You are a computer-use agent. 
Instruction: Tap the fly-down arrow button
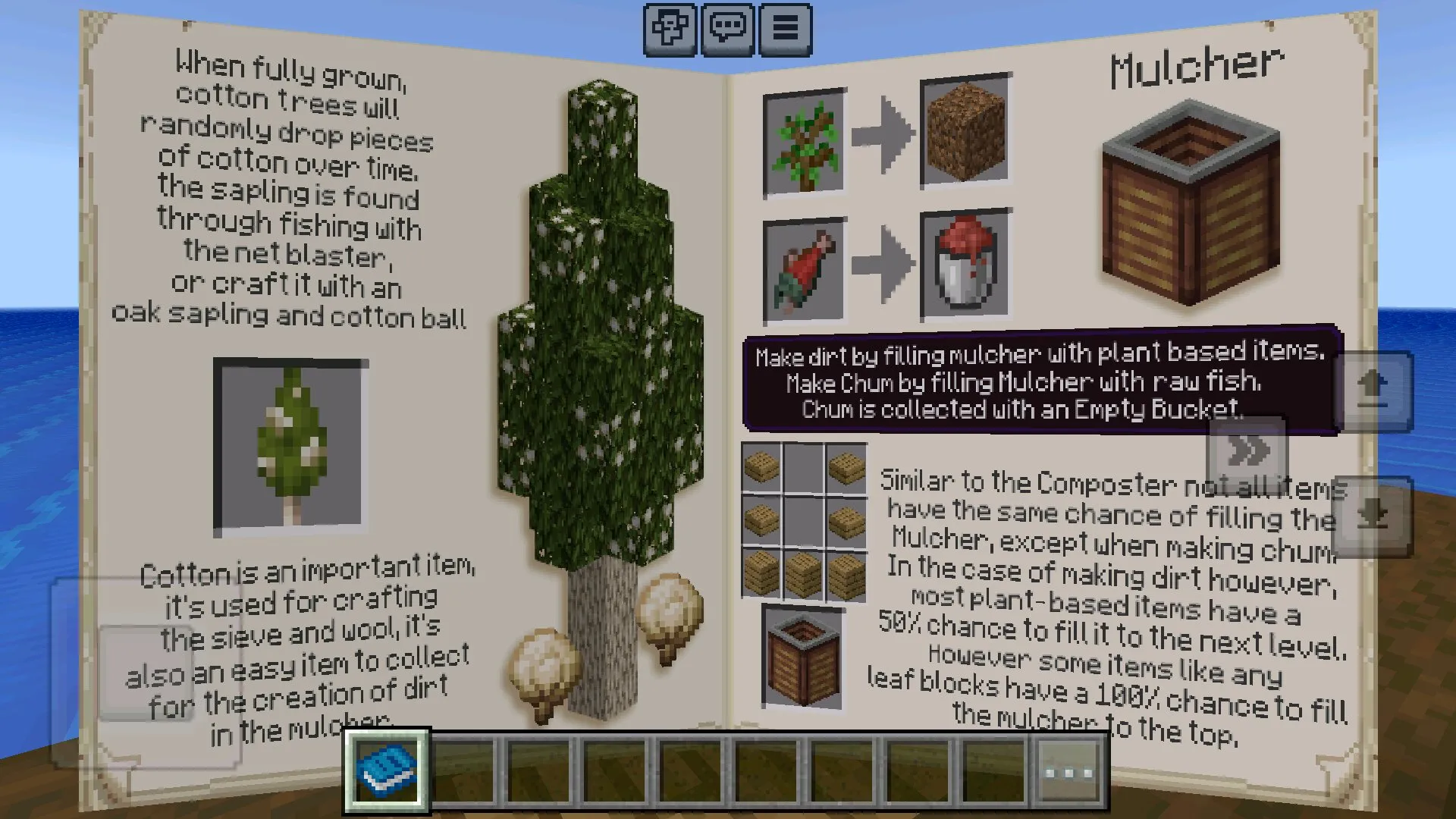[1373, 517]
